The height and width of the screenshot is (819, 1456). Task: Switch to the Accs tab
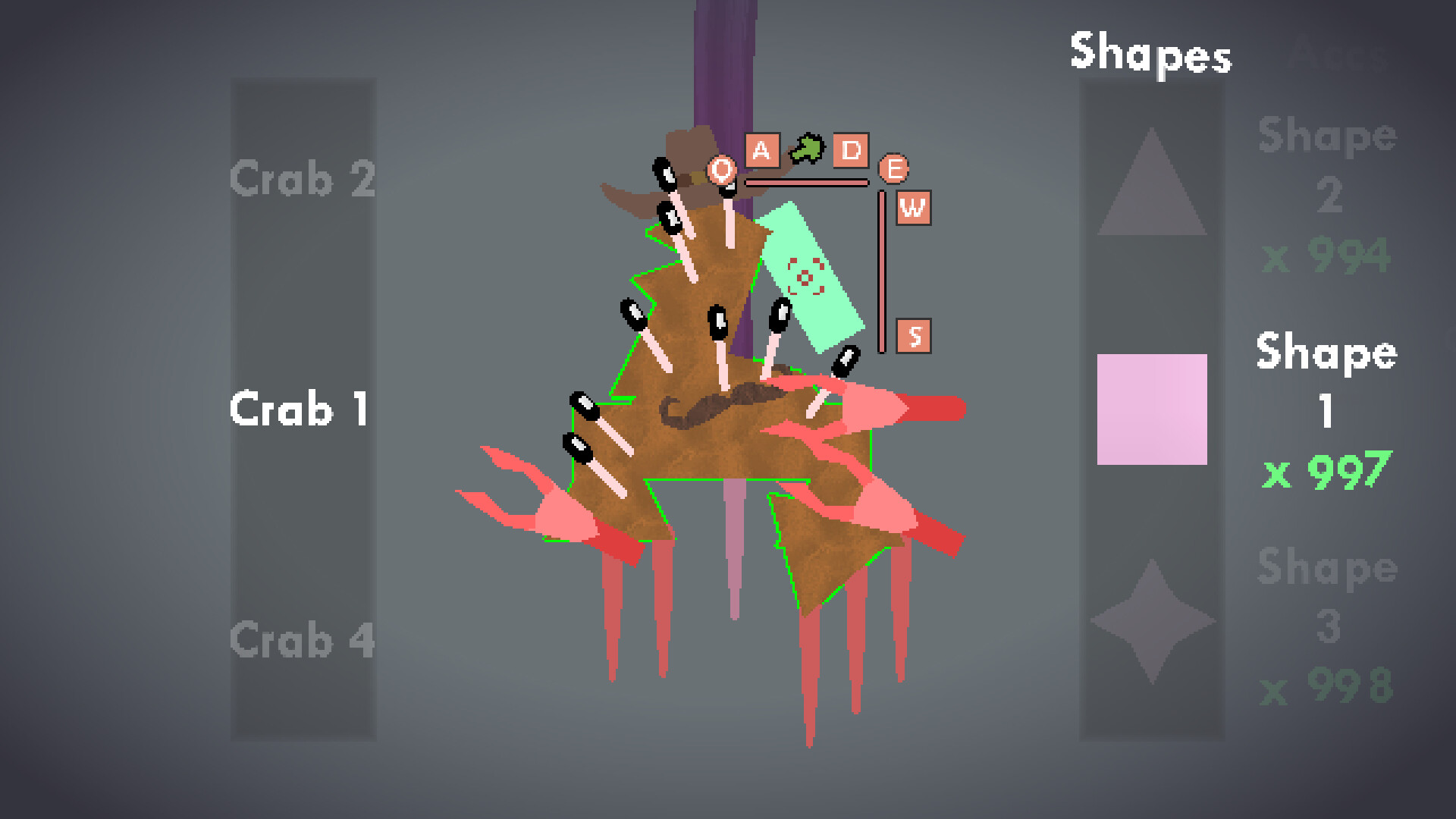[x=1337, y=55]
